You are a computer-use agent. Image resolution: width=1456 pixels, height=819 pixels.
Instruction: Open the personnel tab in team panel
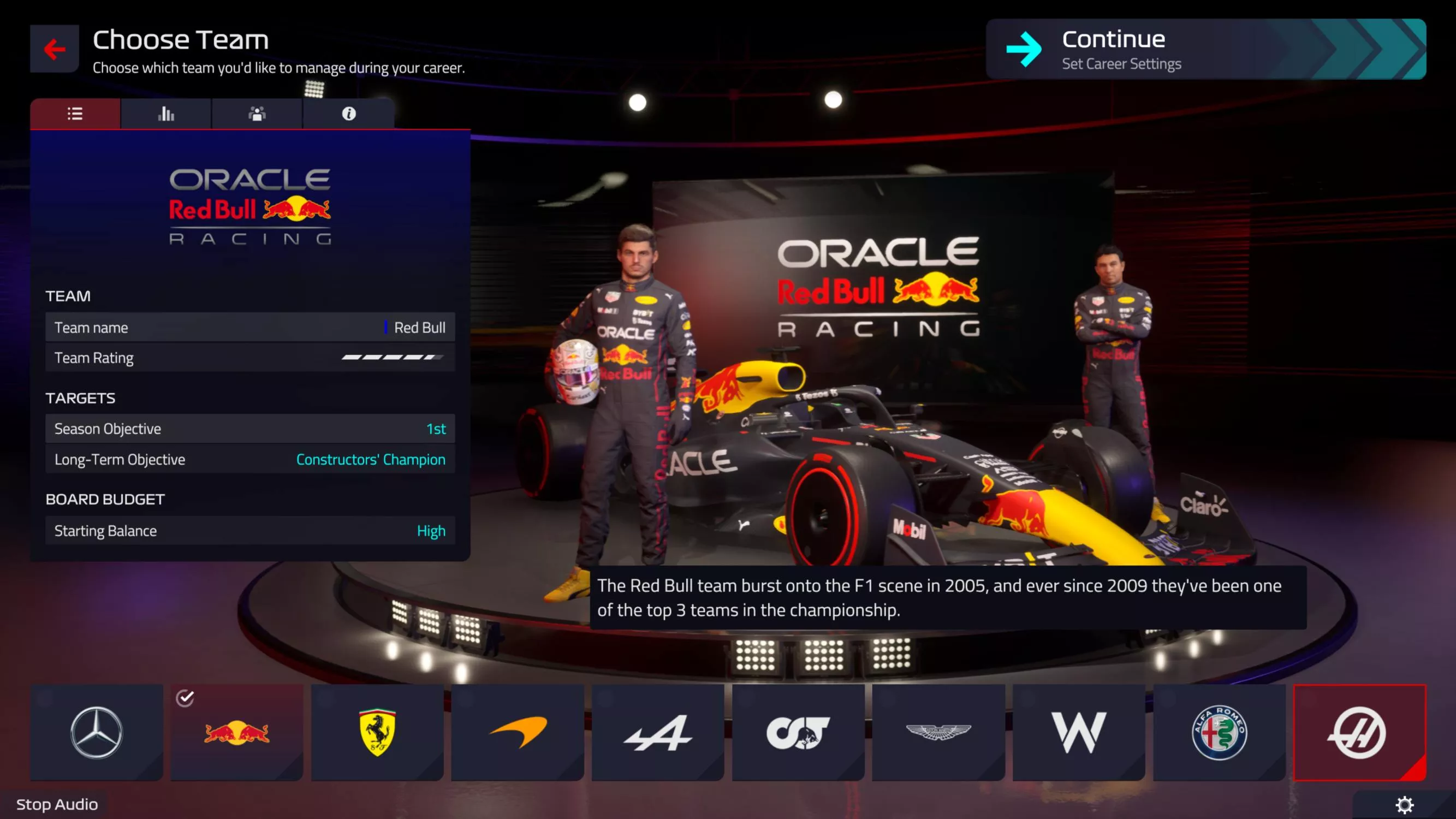coord(257,114)
